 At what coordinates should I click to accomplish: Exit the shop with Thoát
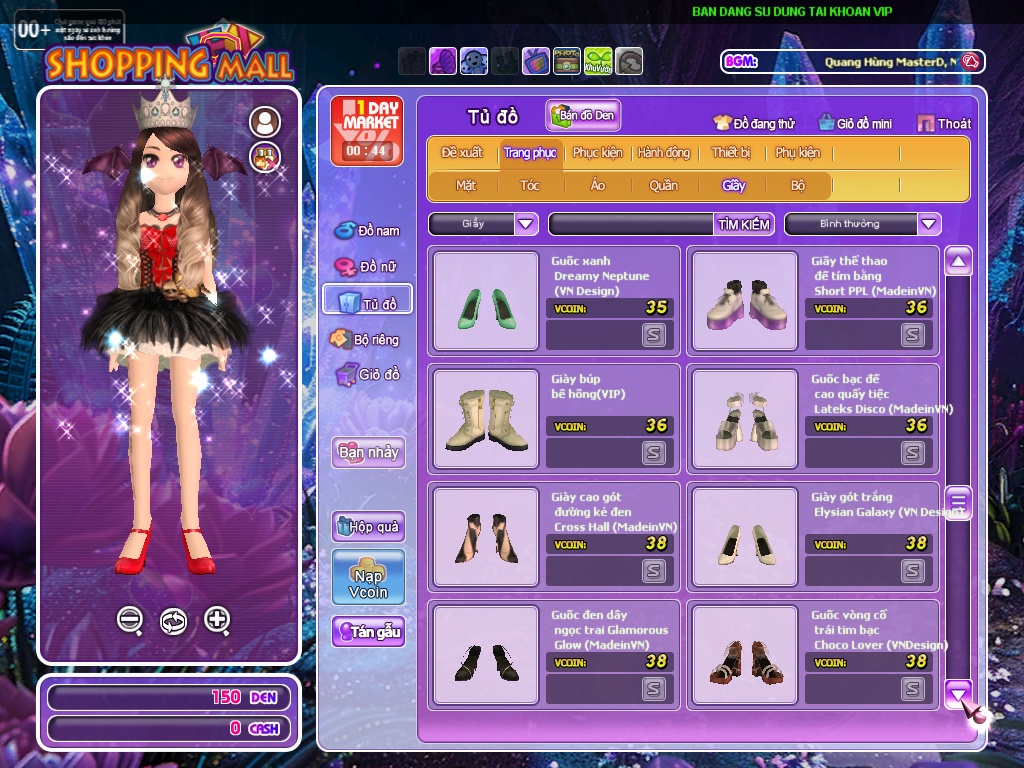click(x=944, y=123)
